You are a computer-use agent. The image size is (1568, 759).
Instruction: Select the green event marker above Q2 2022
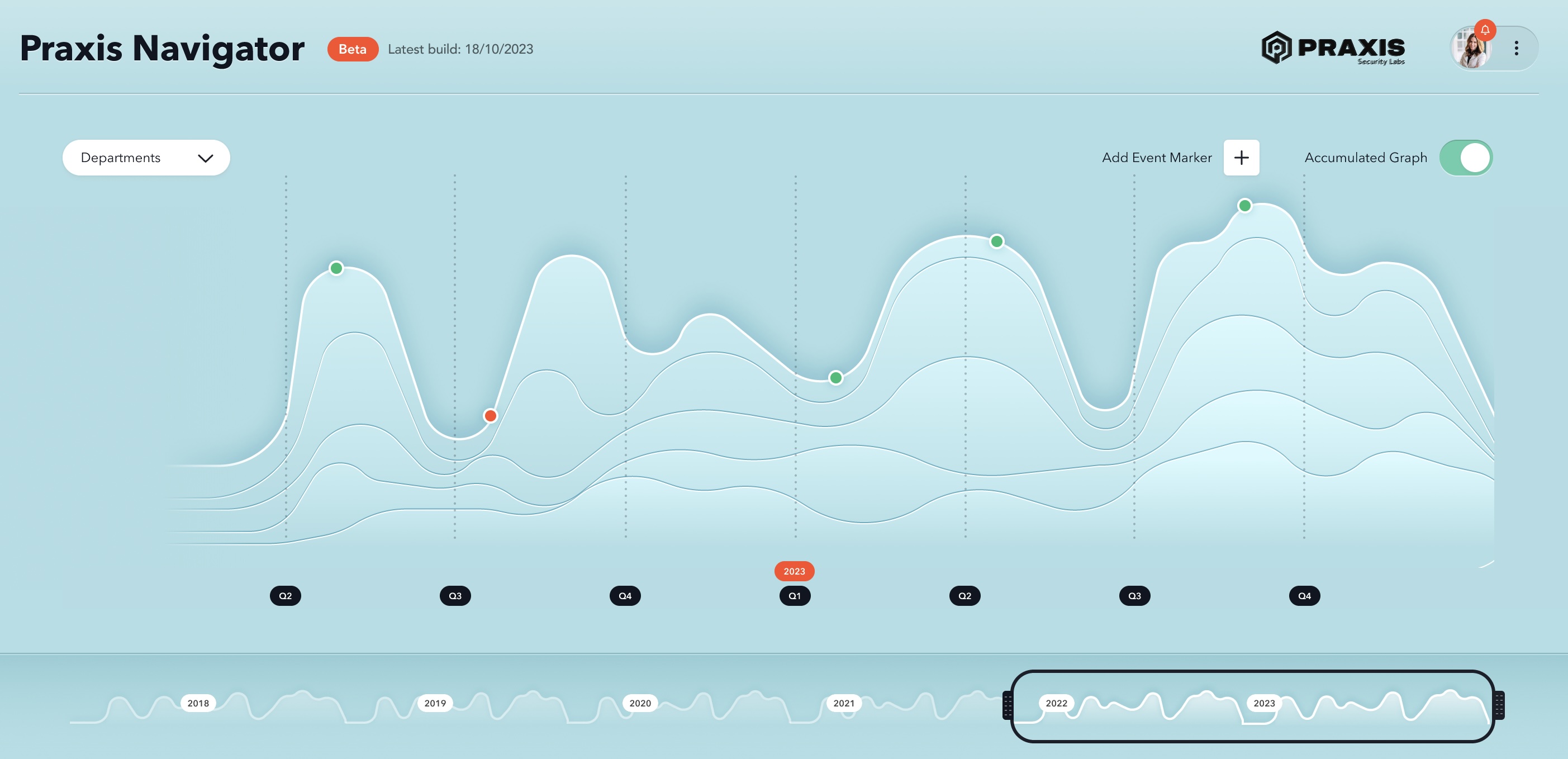[336, 267]
